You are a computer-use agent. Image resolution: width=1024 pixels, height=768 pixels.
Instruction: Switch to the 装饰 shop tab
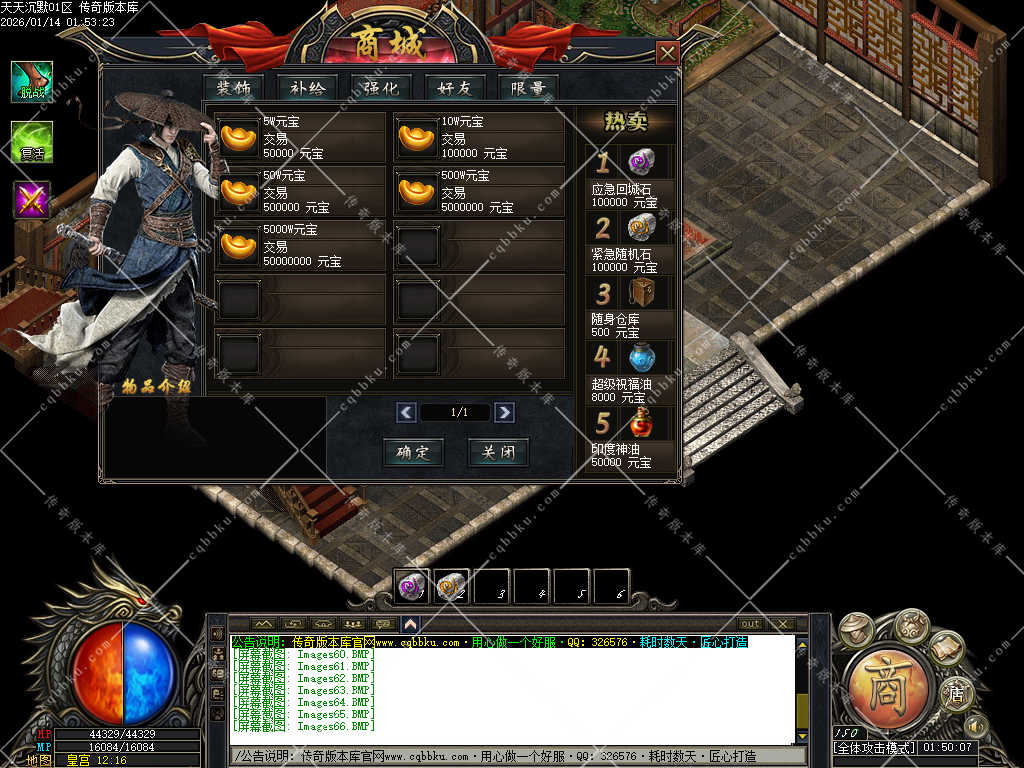233,88
